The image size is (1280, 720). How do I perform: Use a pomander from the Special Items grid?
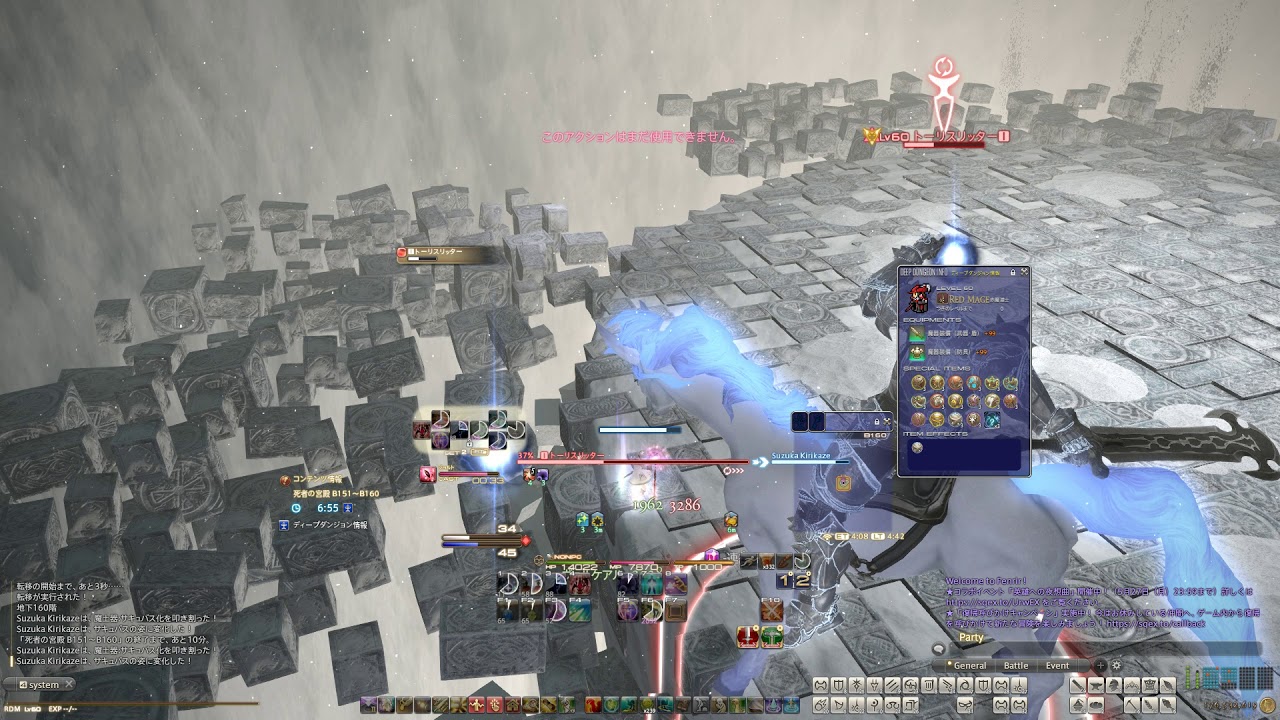918,382
